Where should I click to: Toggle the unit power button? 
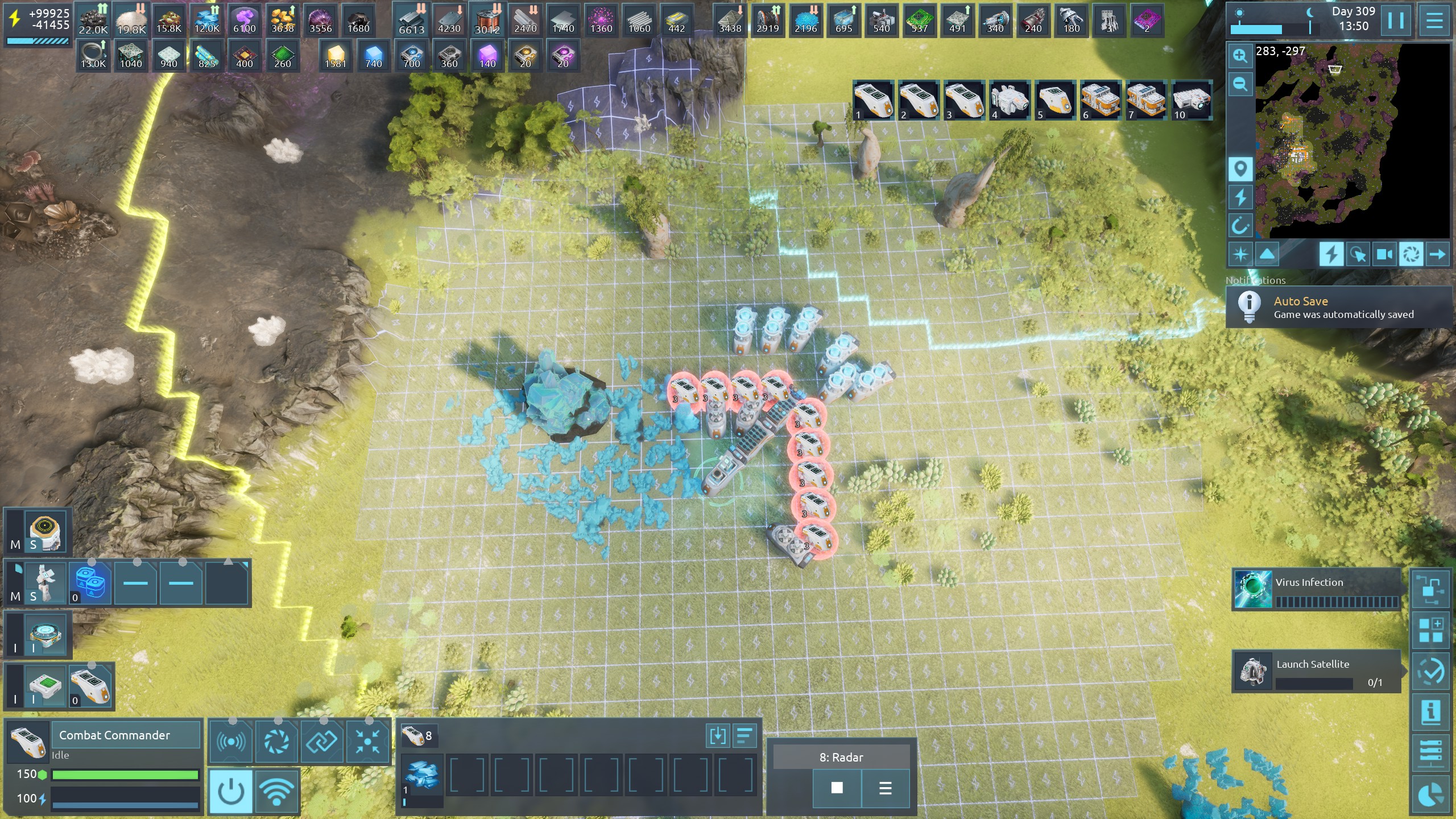tap(231, 791)
